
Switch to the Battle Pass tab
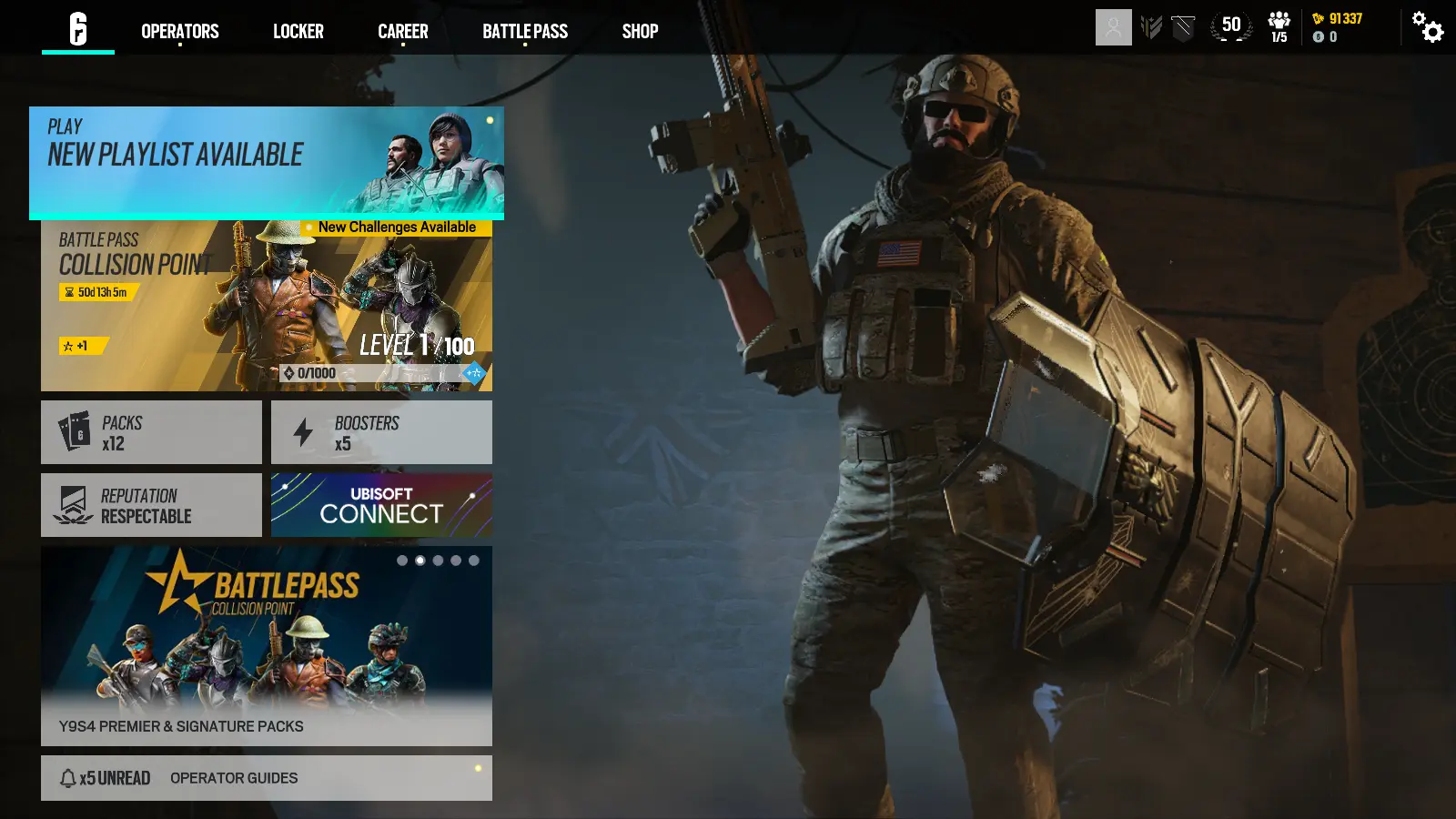pos(525,31)
